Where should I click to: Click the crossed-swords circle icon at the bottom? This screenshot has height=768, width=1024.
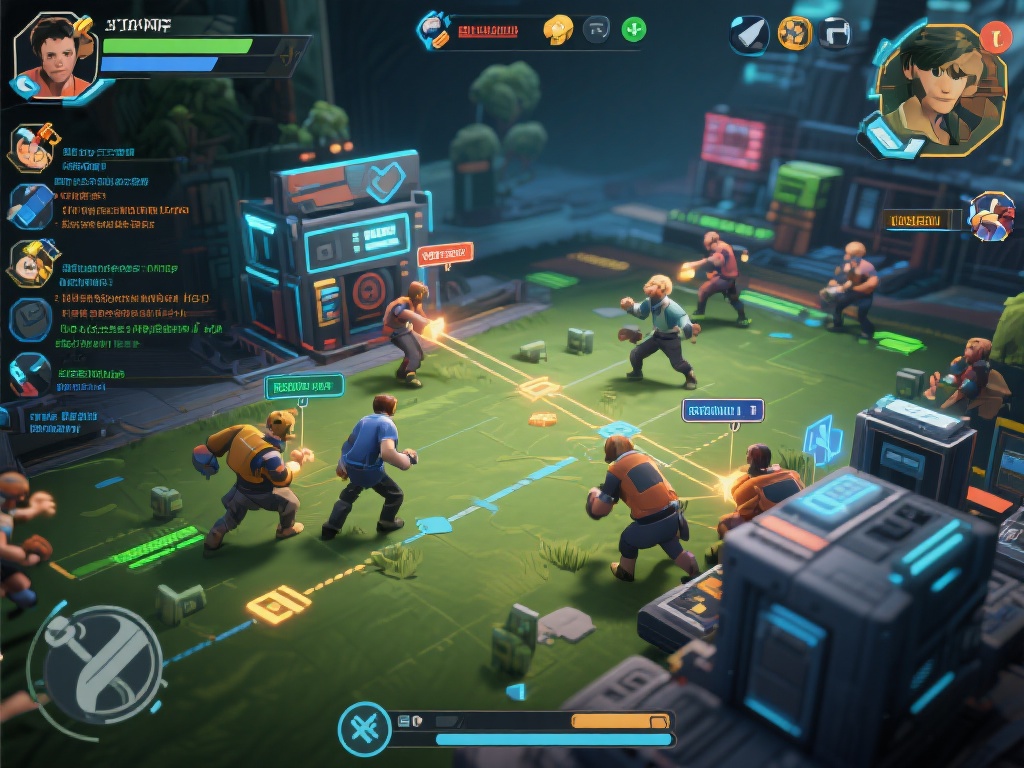[x=364, y=729]
